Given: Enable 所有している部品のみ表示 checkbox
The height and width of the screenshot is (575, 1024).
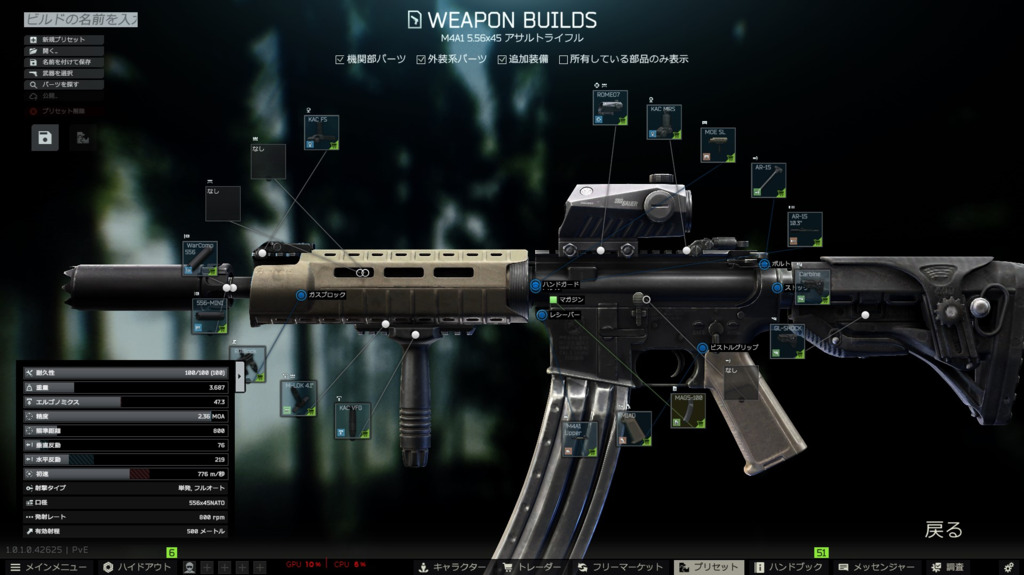Looking at the screenshot, I should click(x=564, y=60).
